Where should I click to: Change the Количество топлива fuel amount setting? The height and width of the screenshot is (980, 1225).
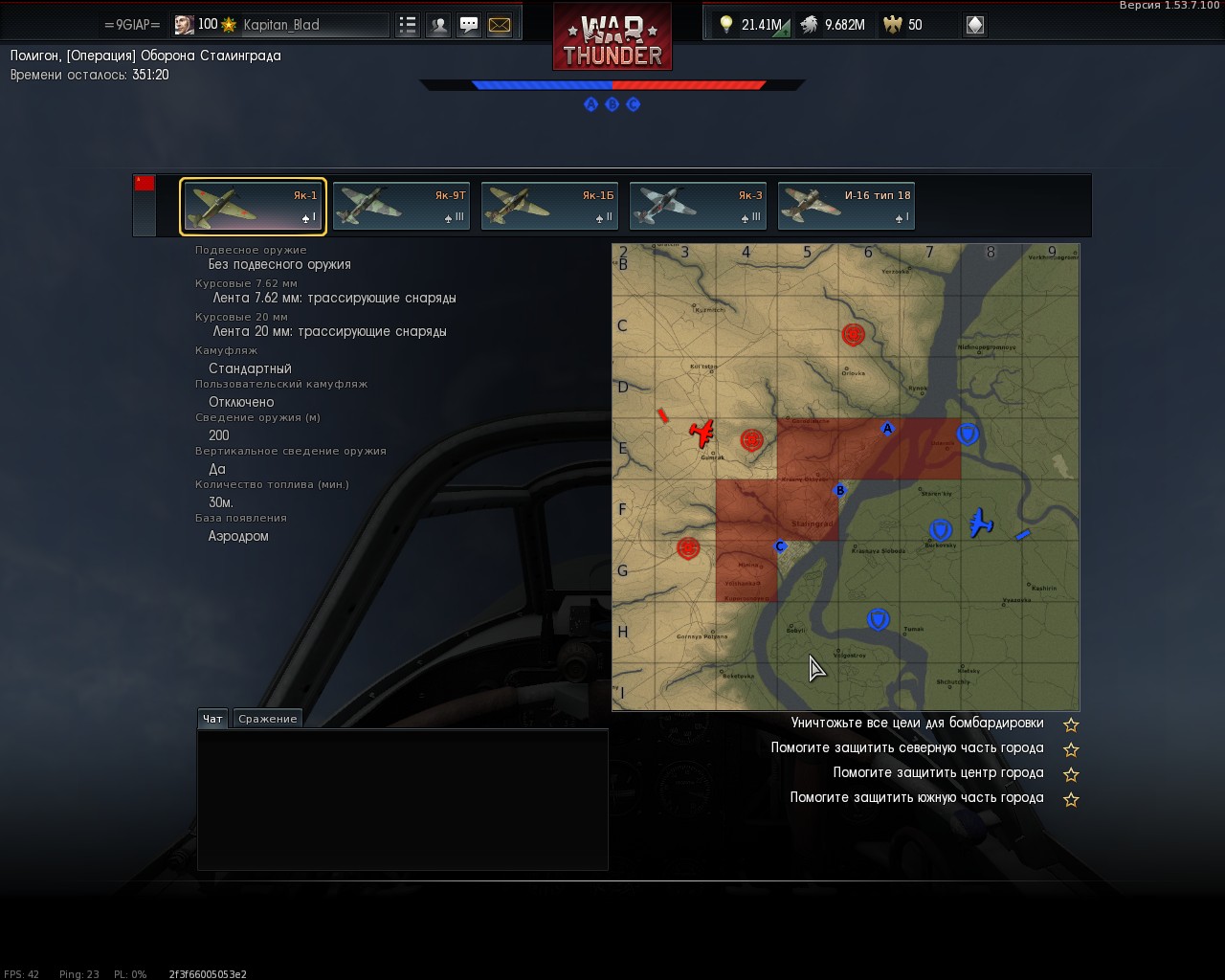[221, 502]
